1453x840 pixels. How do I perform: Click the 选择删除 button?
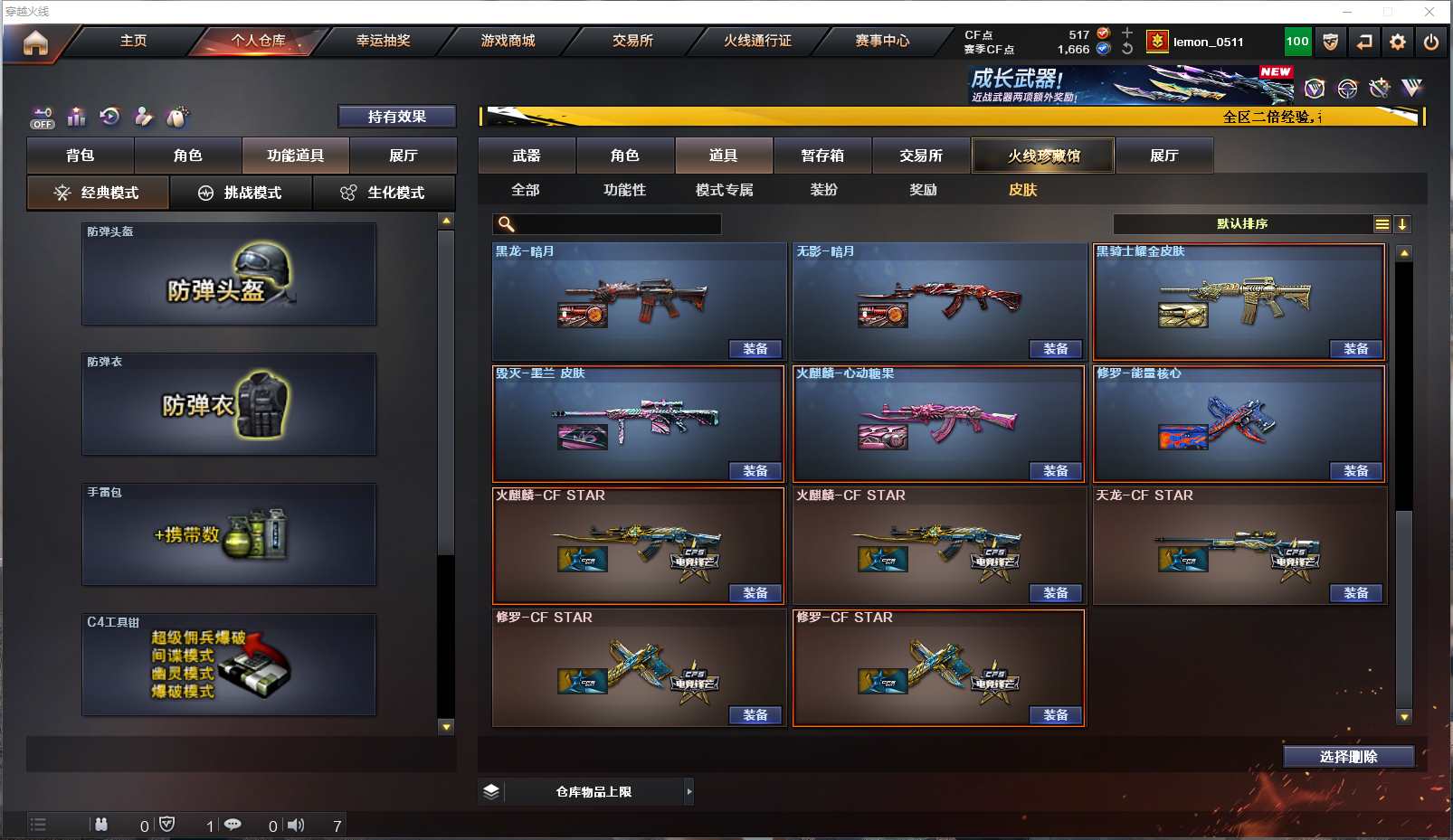pyautogui.click(x=1348, y=757)
